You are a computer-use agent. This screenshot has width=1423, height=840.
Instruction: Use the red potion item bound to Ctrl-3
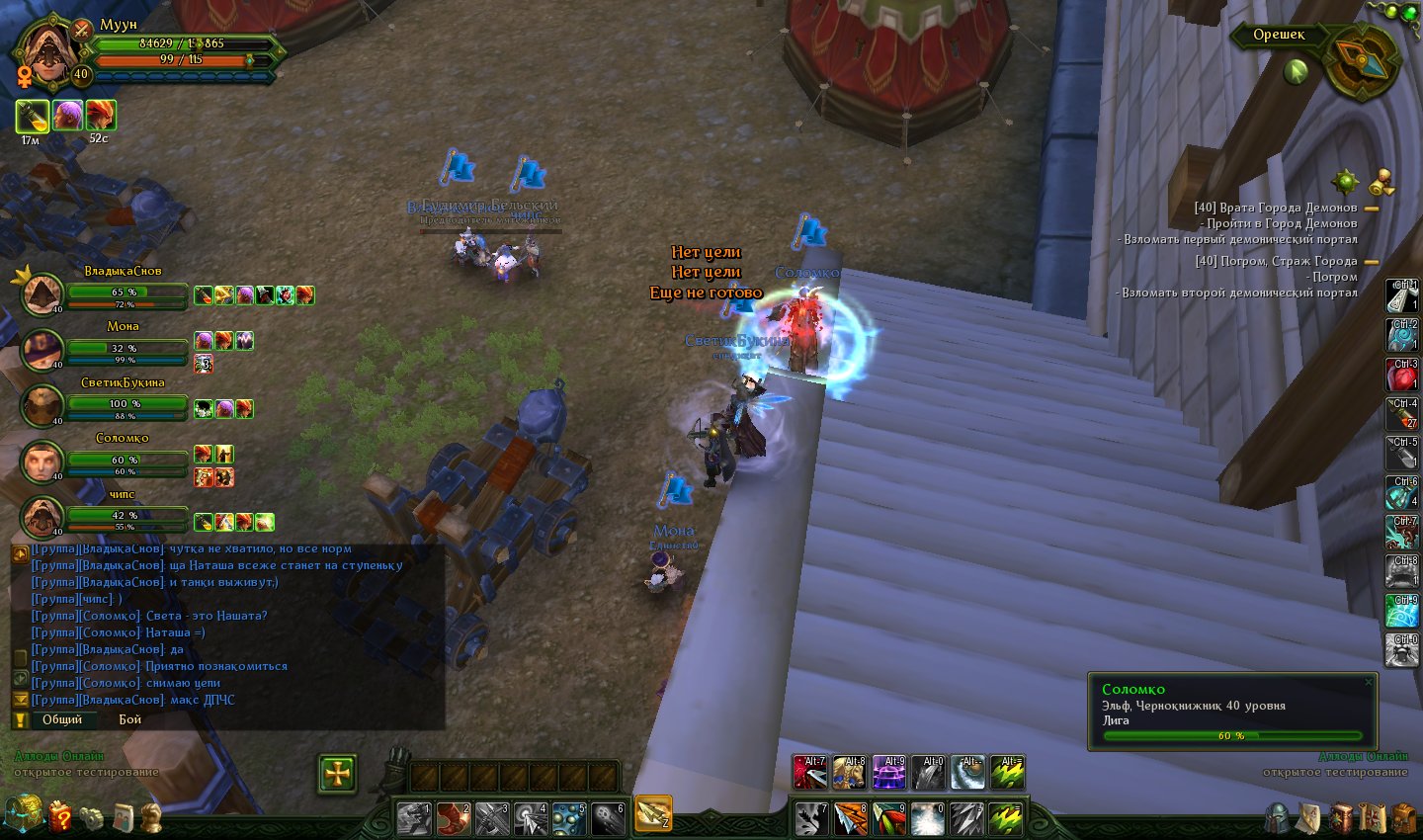[1402, 376]
